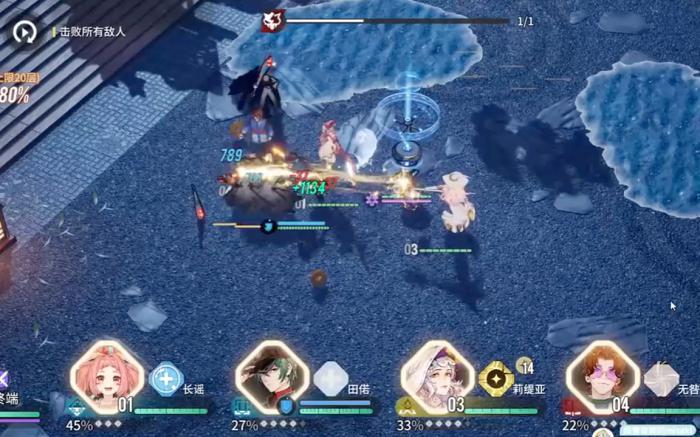Activate 莉缇亚's gold skill icon

pyautogui.click(x=495, y=378)
